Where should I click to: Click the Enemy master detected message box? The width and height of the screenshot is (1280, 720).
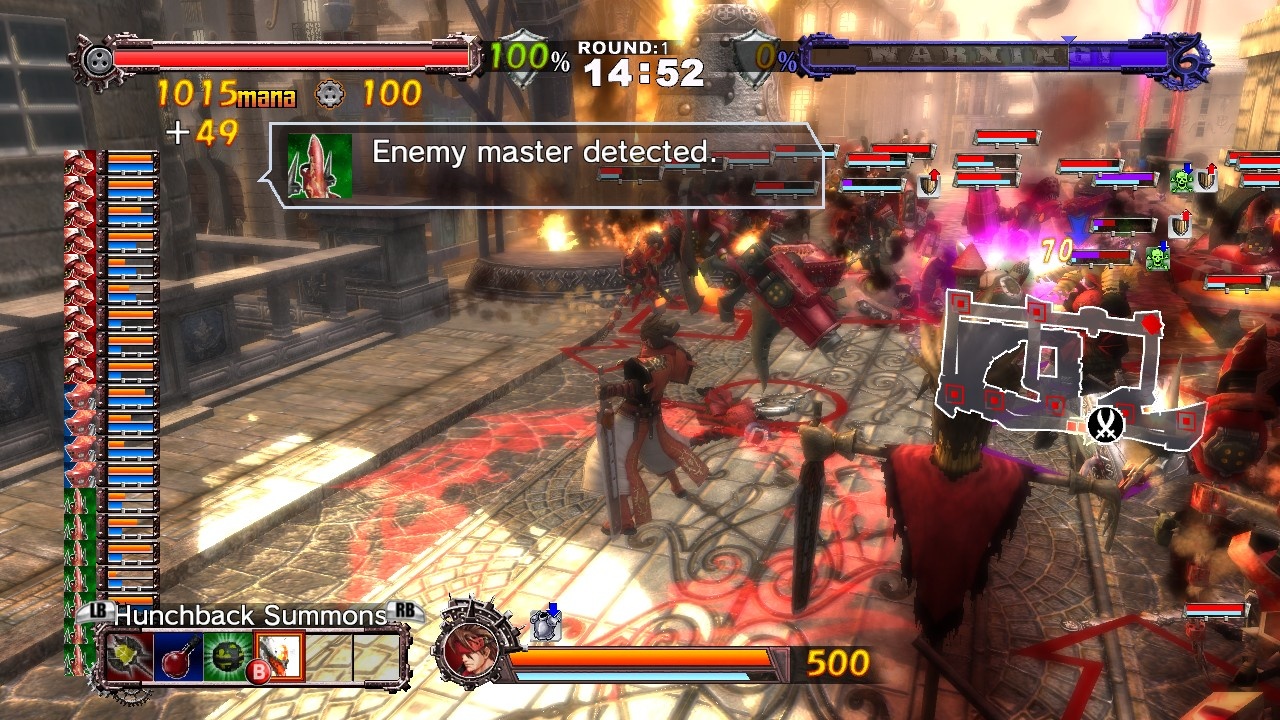coord(542,153)
